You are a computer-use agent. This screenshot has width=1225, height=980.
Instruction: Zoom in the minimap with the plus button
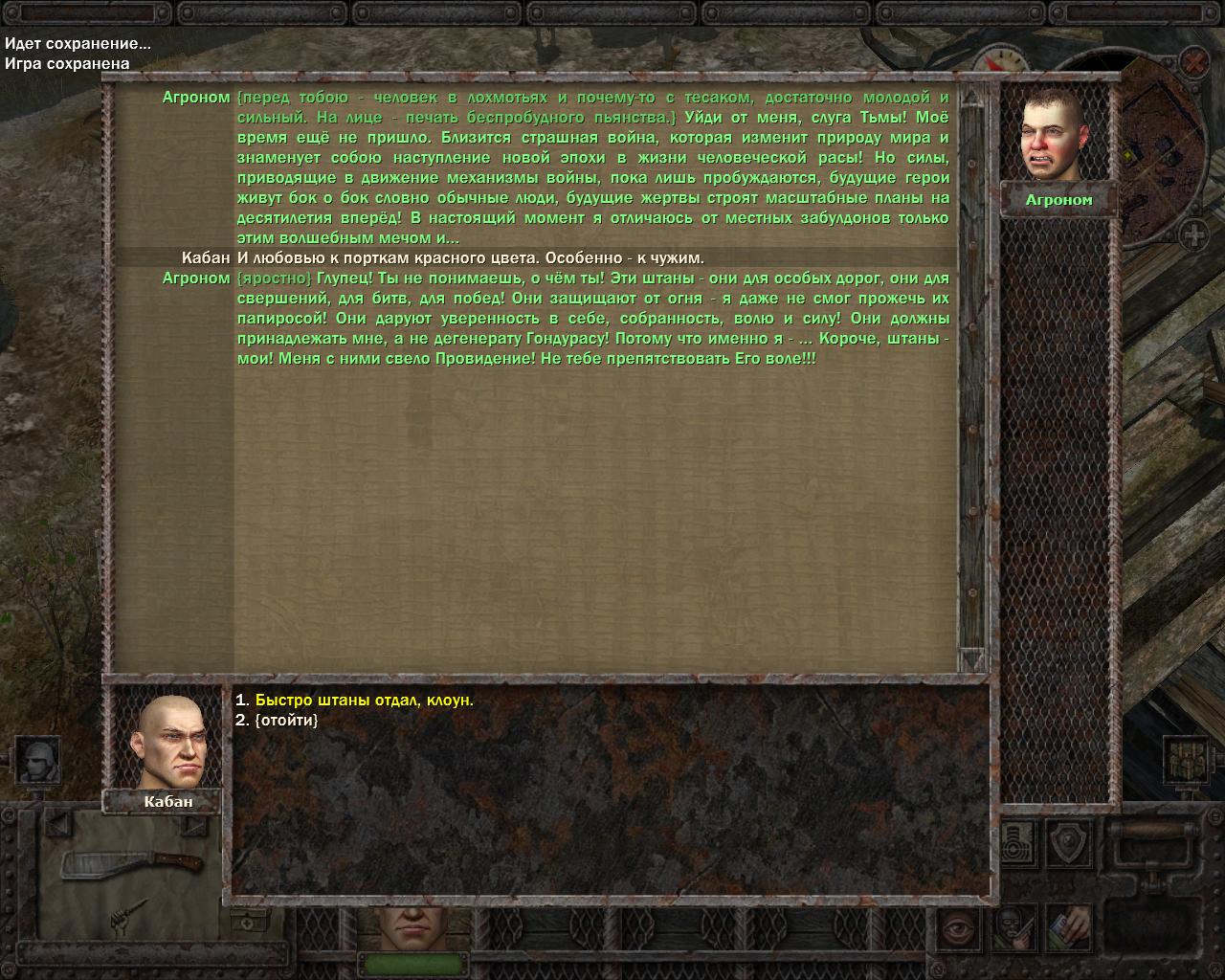[x=1193, y=234]
